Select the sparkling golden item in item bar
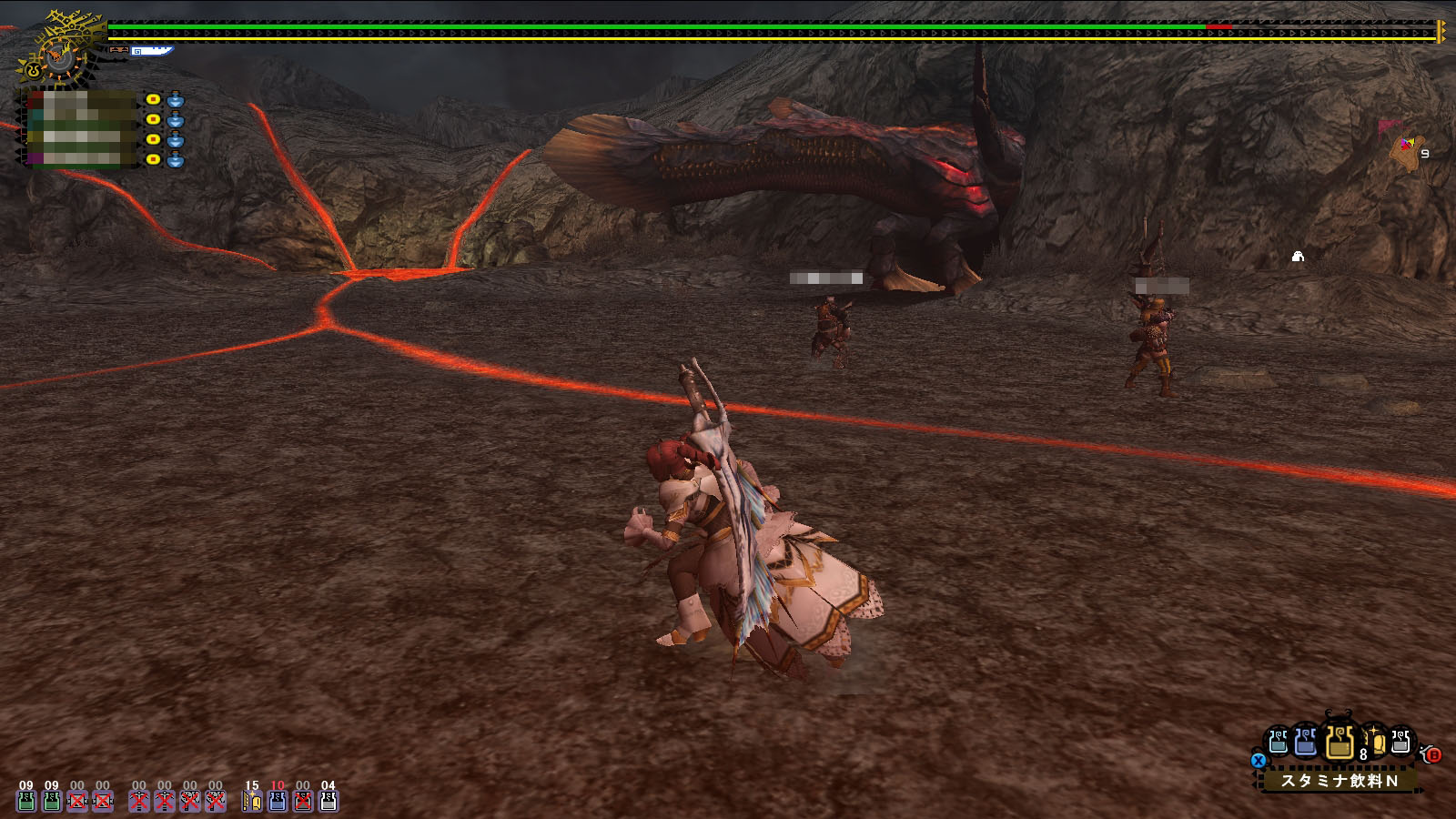 pos(1375,743)
